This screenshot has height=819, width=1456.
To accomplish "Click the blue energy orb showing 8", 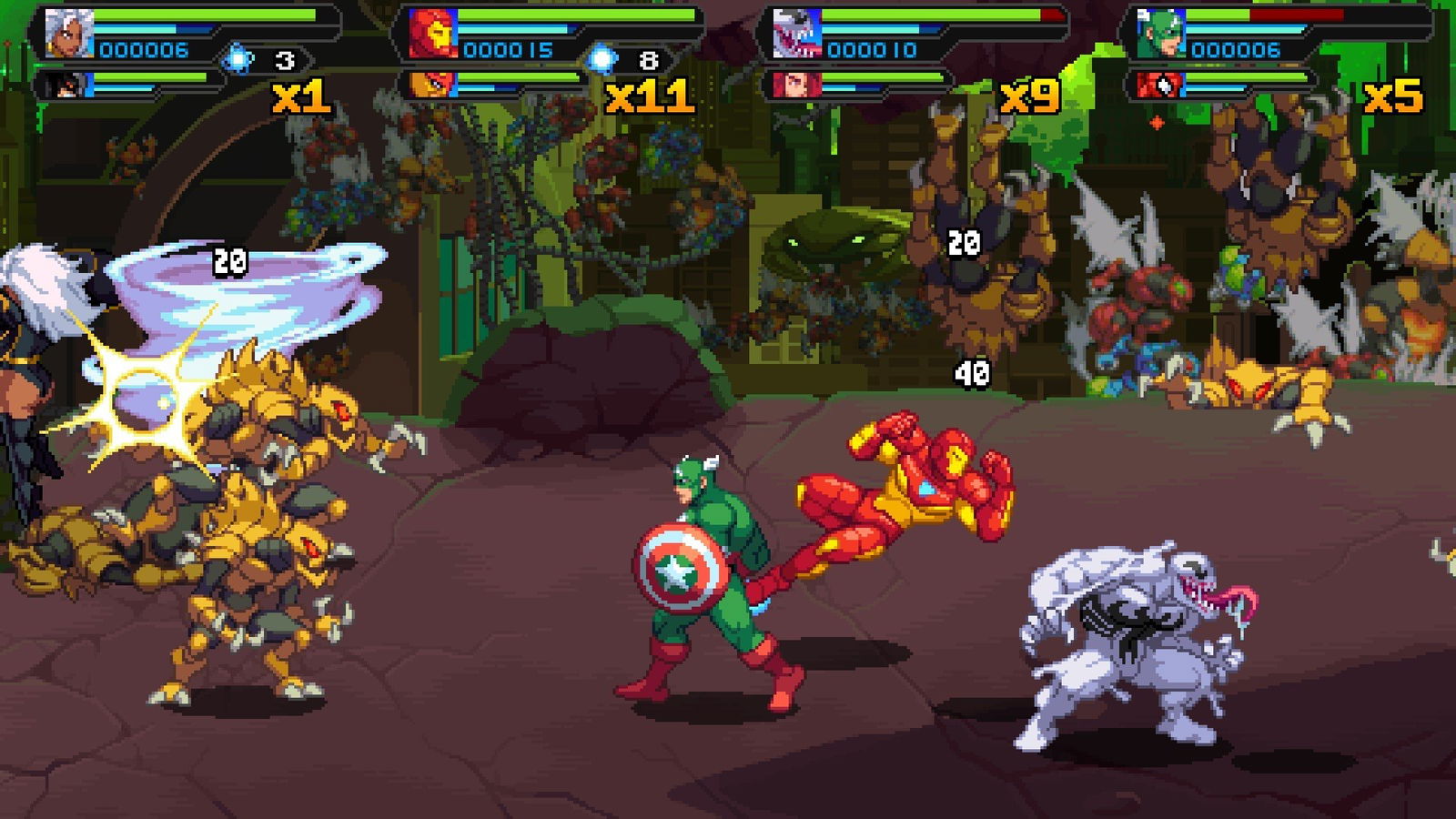I will click(602, 60).
